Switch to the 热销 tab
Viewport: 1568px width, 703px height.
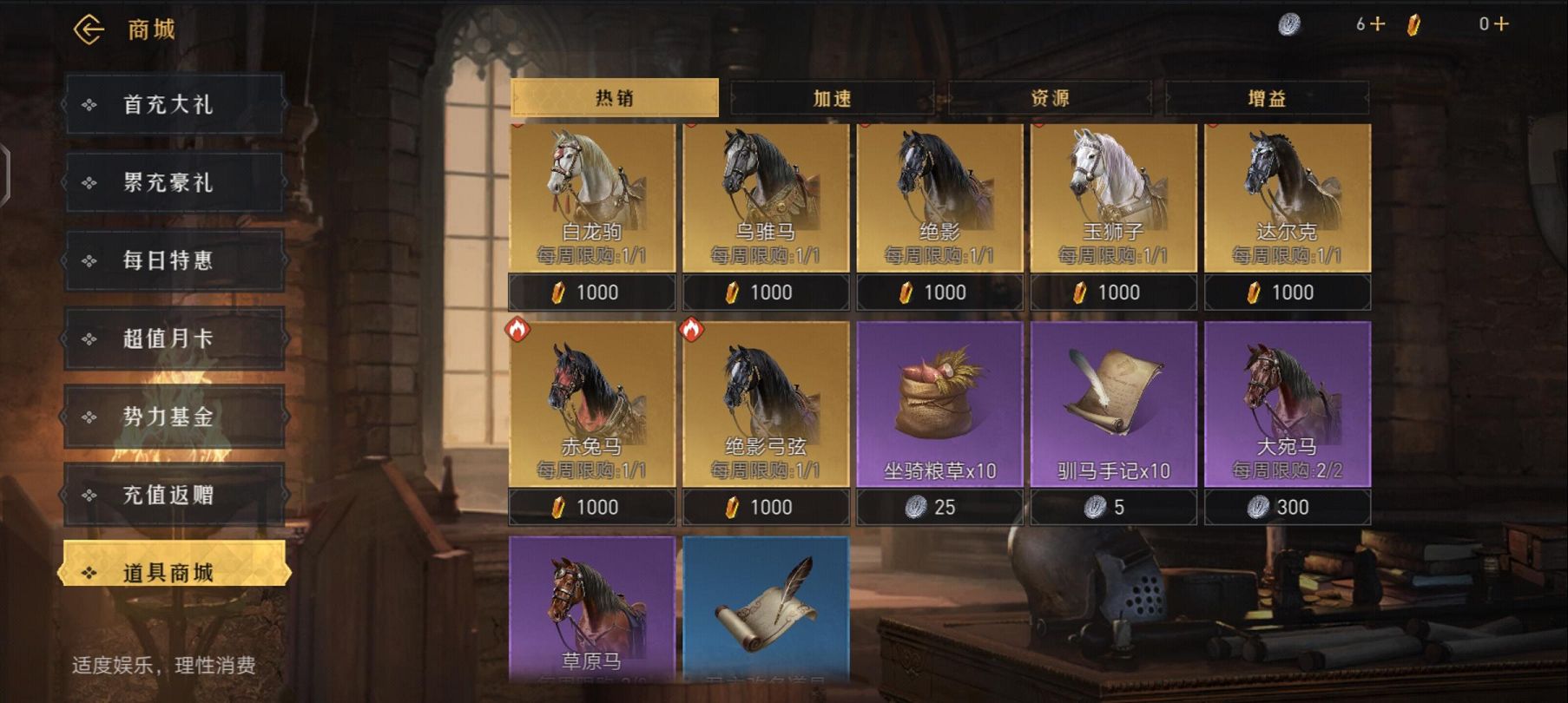pyautogui.click(x=615, y=98)
